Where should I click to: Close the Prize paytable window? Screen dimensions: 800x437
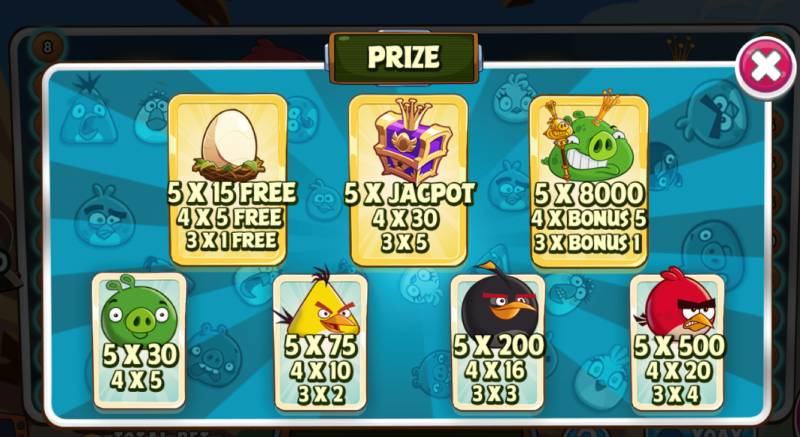(765, 66)
